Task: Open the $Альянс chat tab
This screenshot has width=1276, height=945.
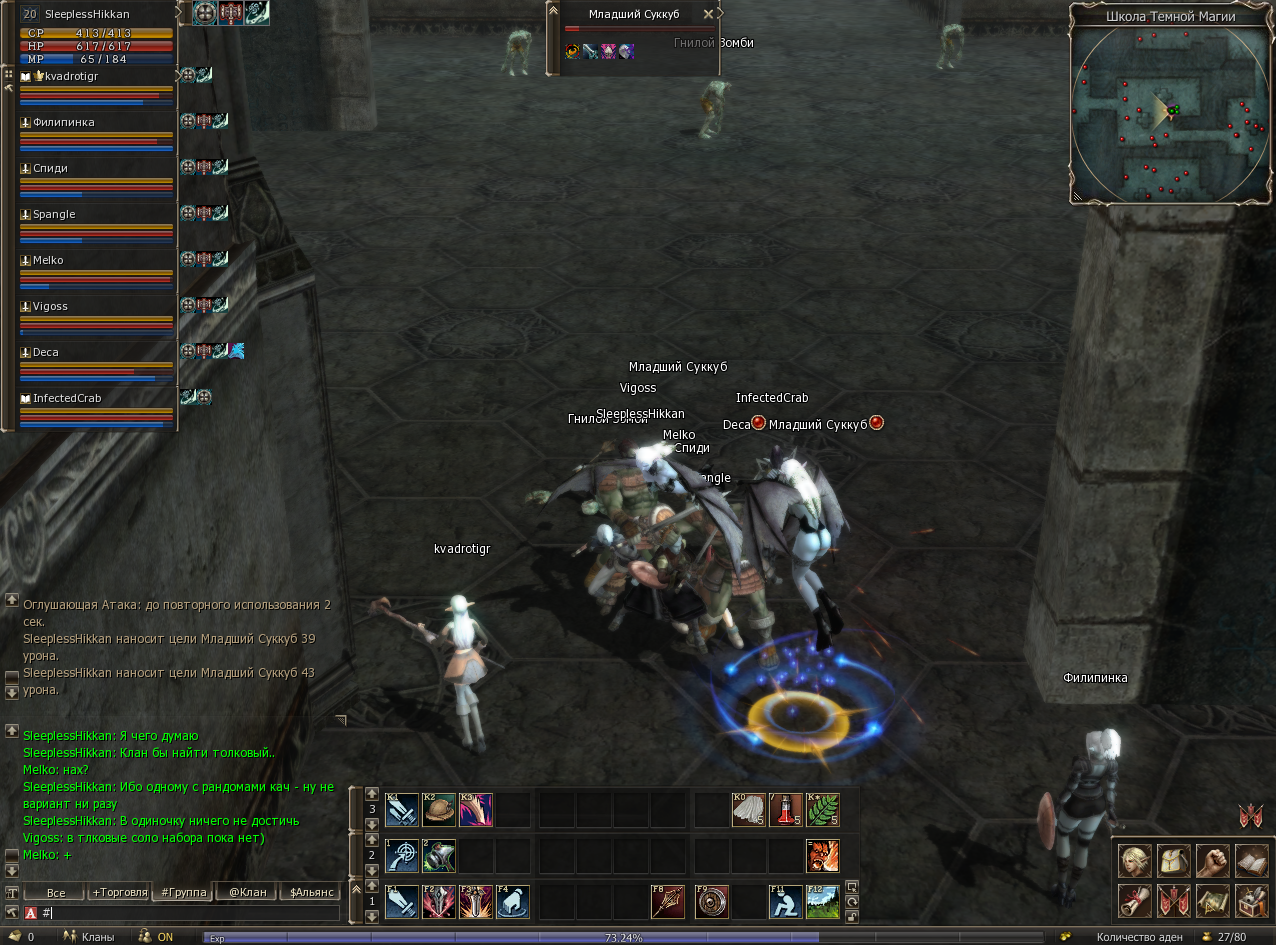Action: [x=310, y=892]
